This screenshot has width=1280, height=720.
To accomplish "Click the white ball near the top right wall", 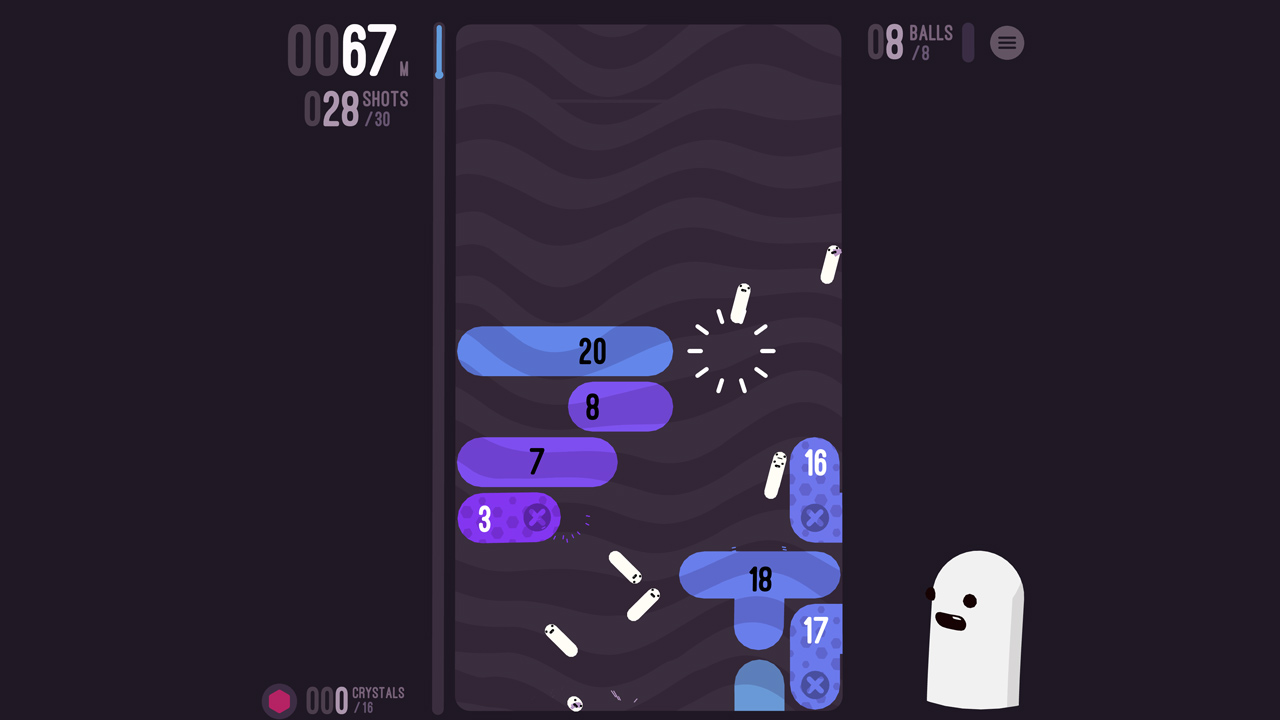I will click(x=830, y=264).
